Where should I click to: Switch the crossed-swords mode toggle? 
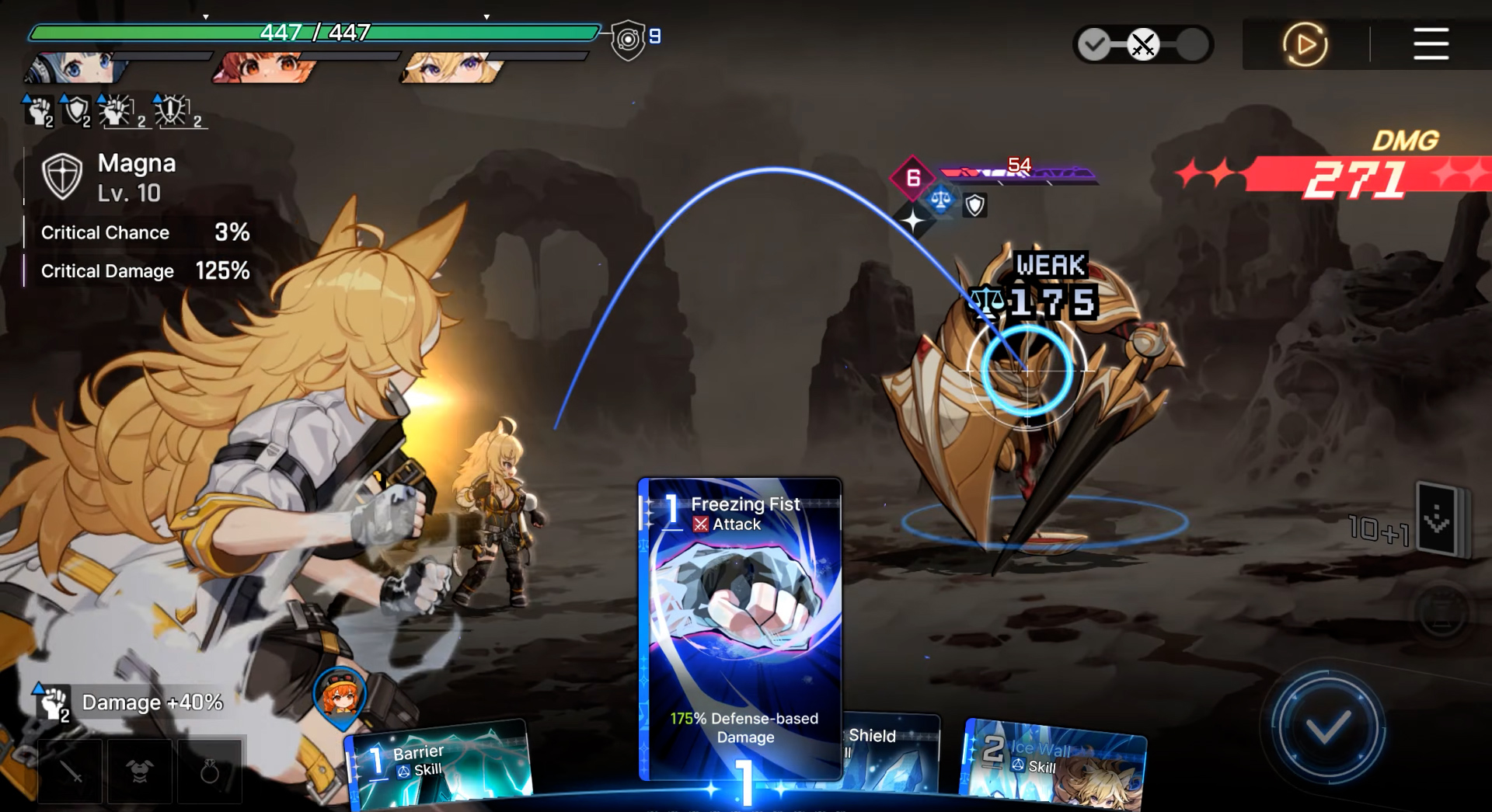pos(1143,44)
